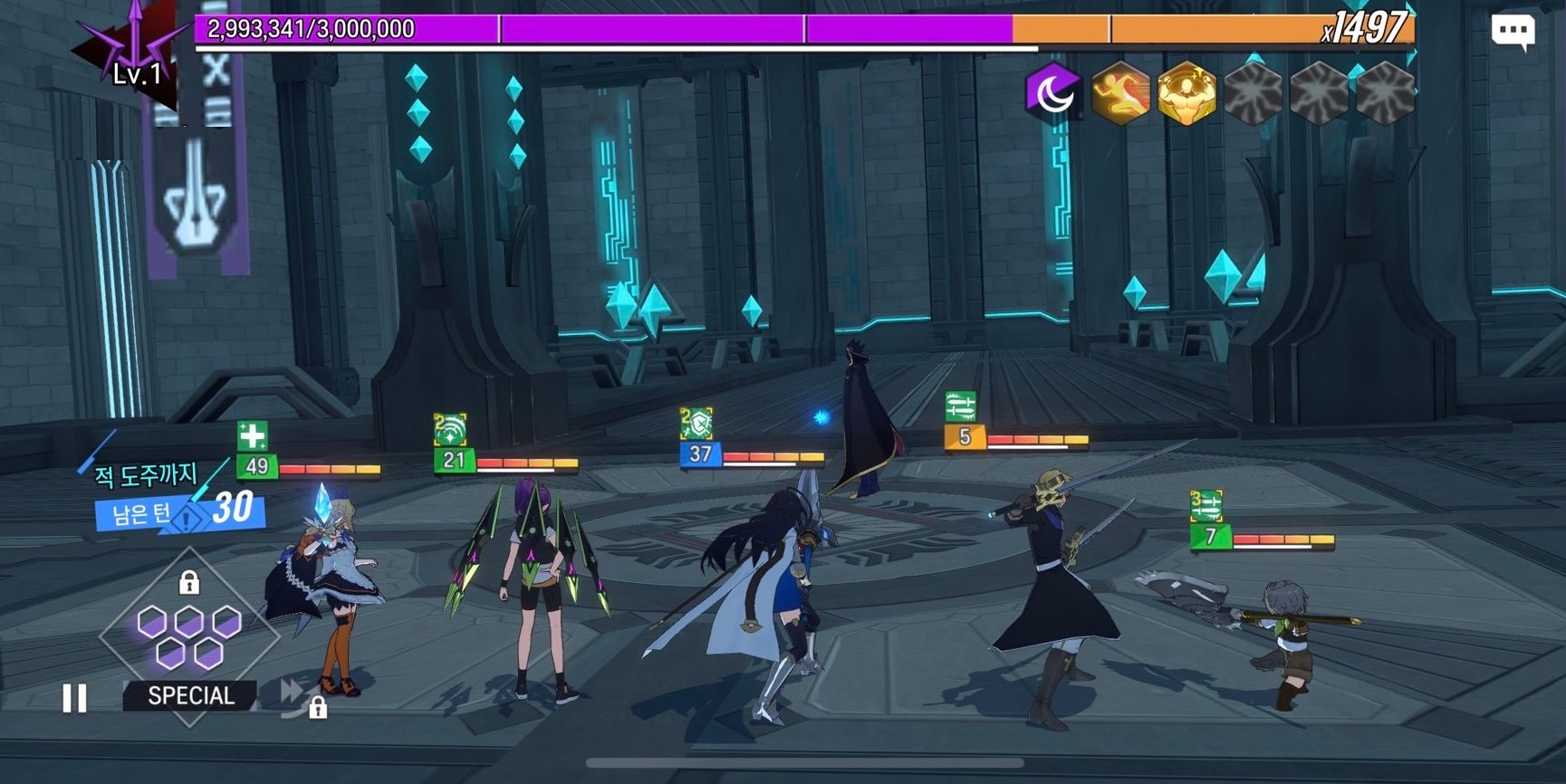Inspect the golden muscular figure buff icon

[1186, 92]
